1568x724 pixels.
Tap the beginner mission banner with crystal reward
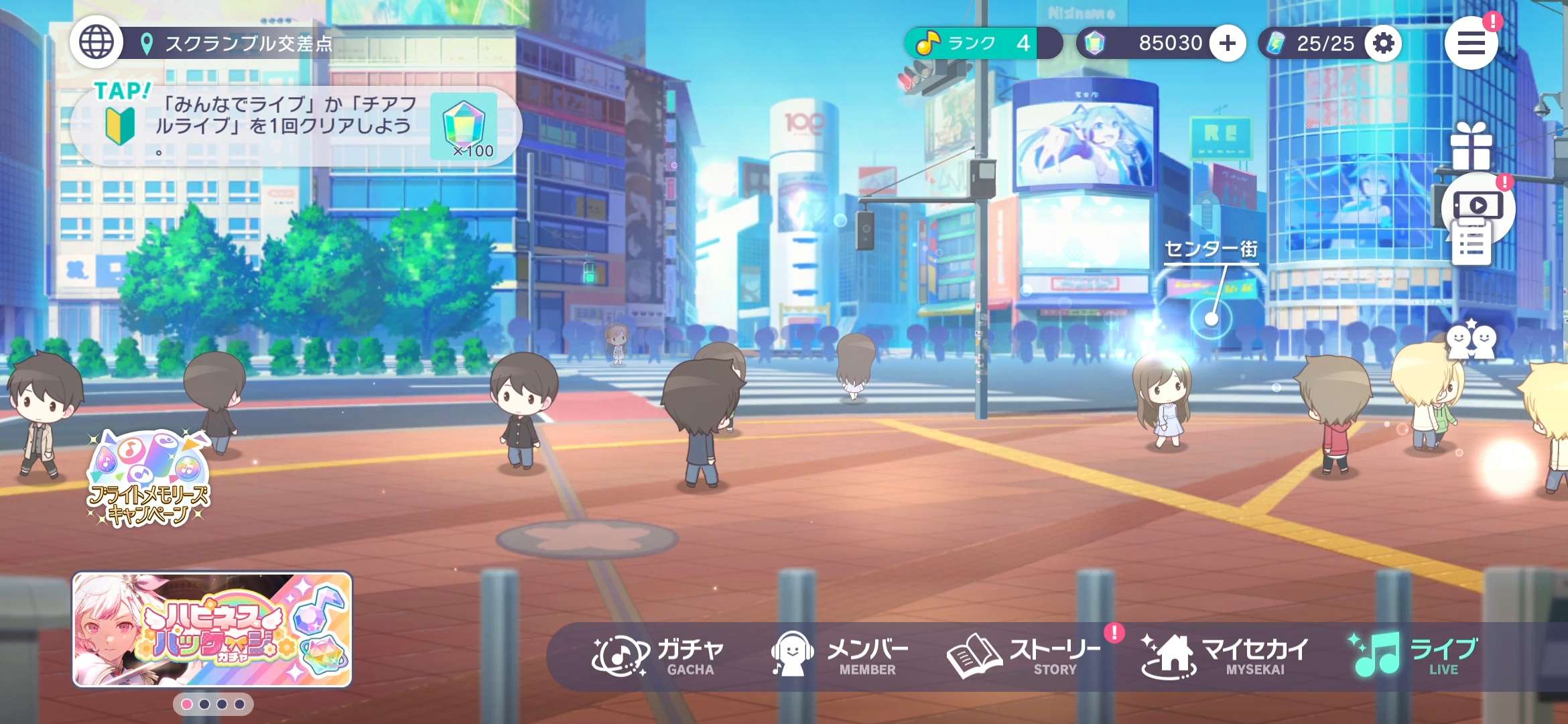click(295, 126)
